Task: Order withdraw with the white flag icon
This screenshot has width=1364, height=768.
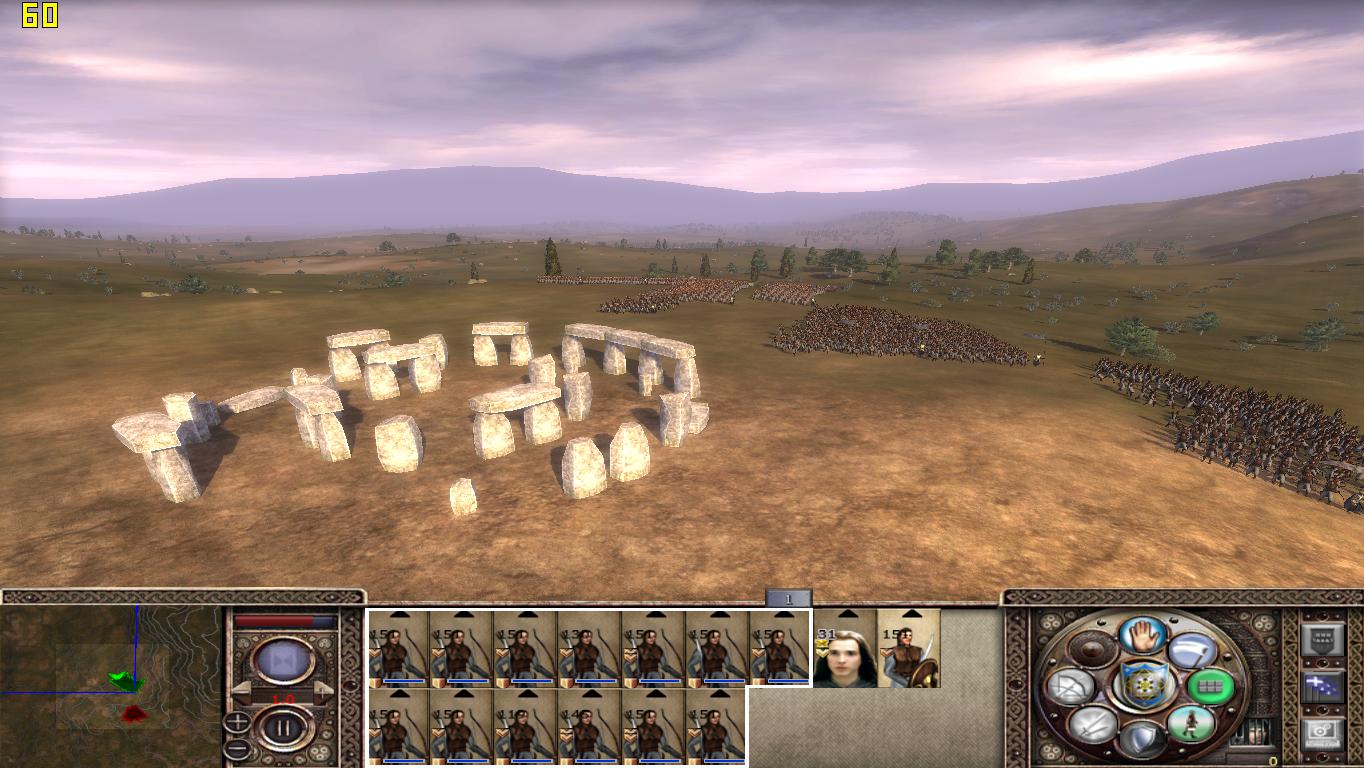Action: (1190, 651)
